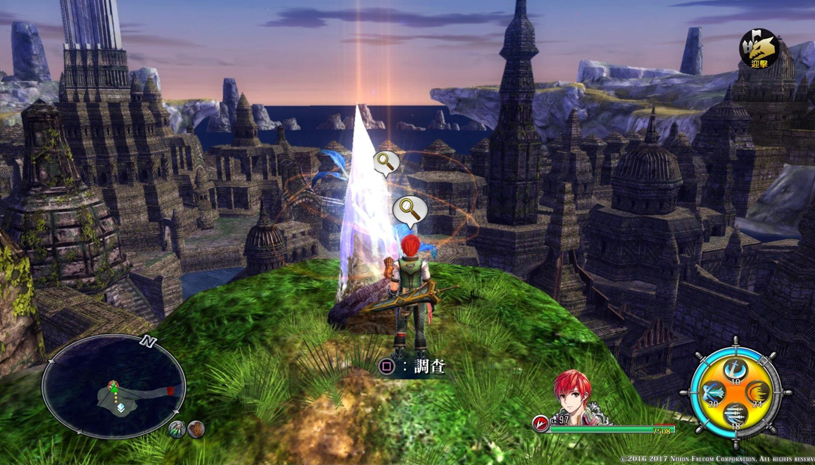Use the arrow-thrust skill costing 20

712,393
